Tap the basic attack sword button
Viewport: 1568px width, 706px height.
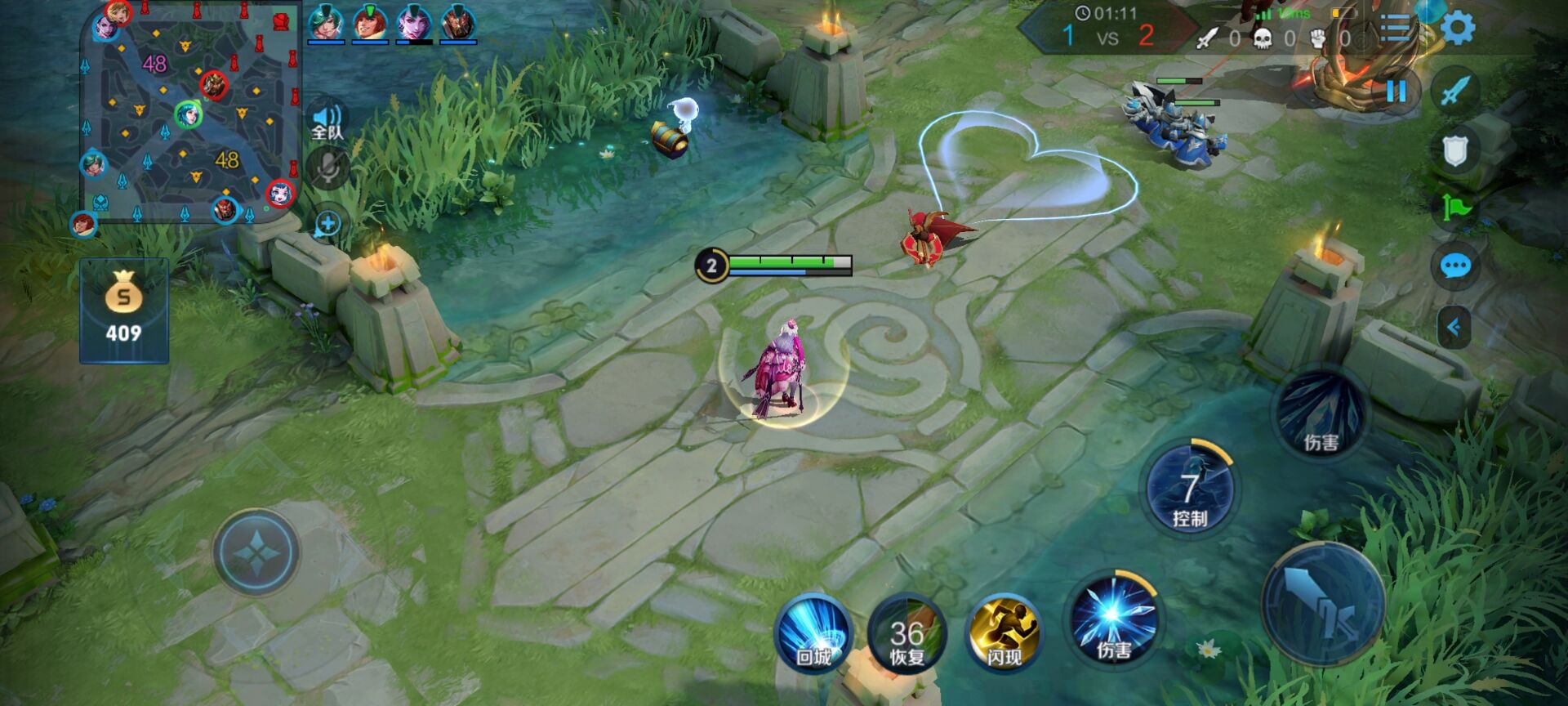[x=1323, y=603]
